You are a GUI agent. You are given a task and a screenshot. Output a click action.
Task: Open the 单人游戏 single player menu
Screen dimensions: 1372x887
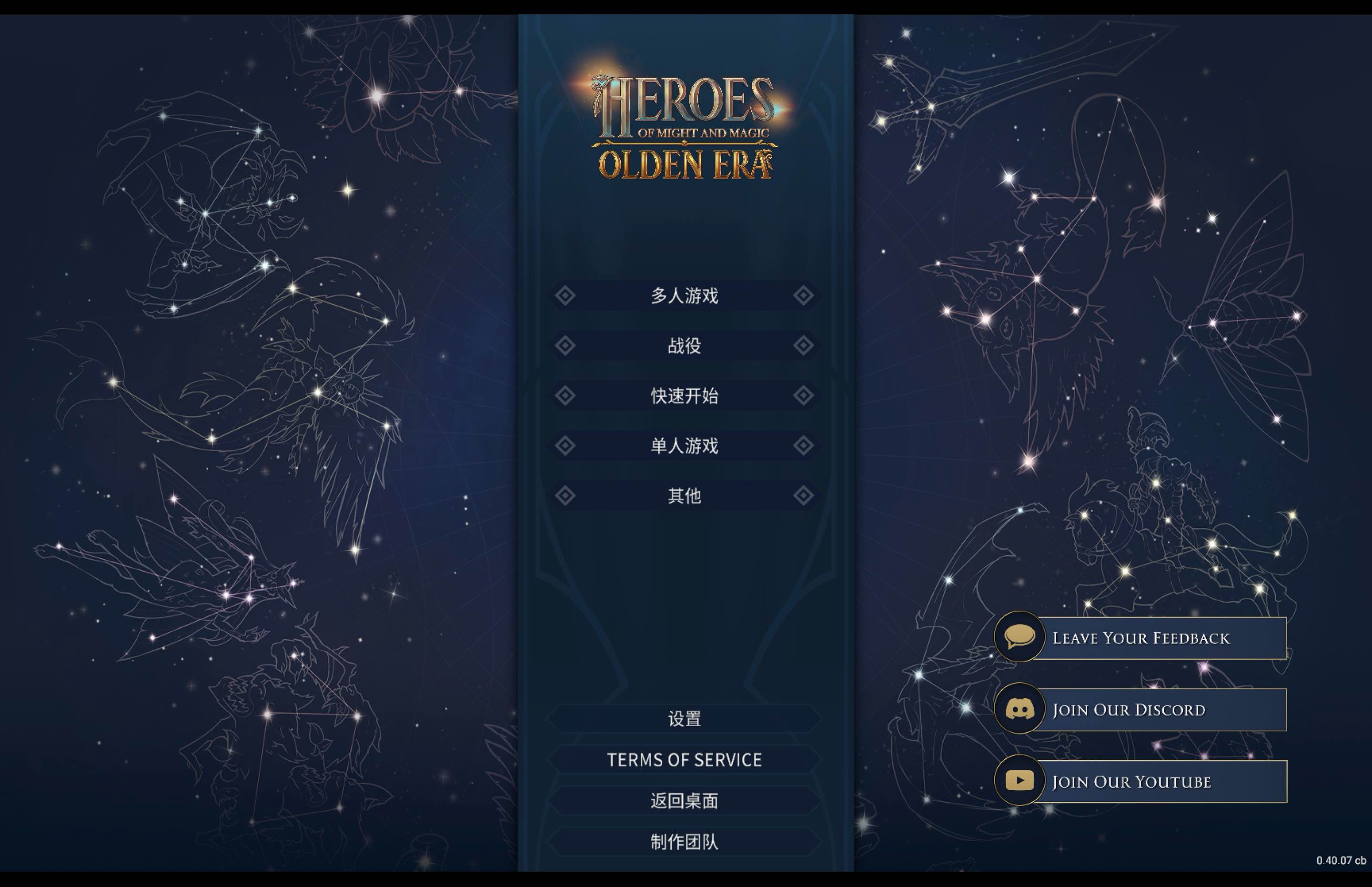[x=684, y=444]
